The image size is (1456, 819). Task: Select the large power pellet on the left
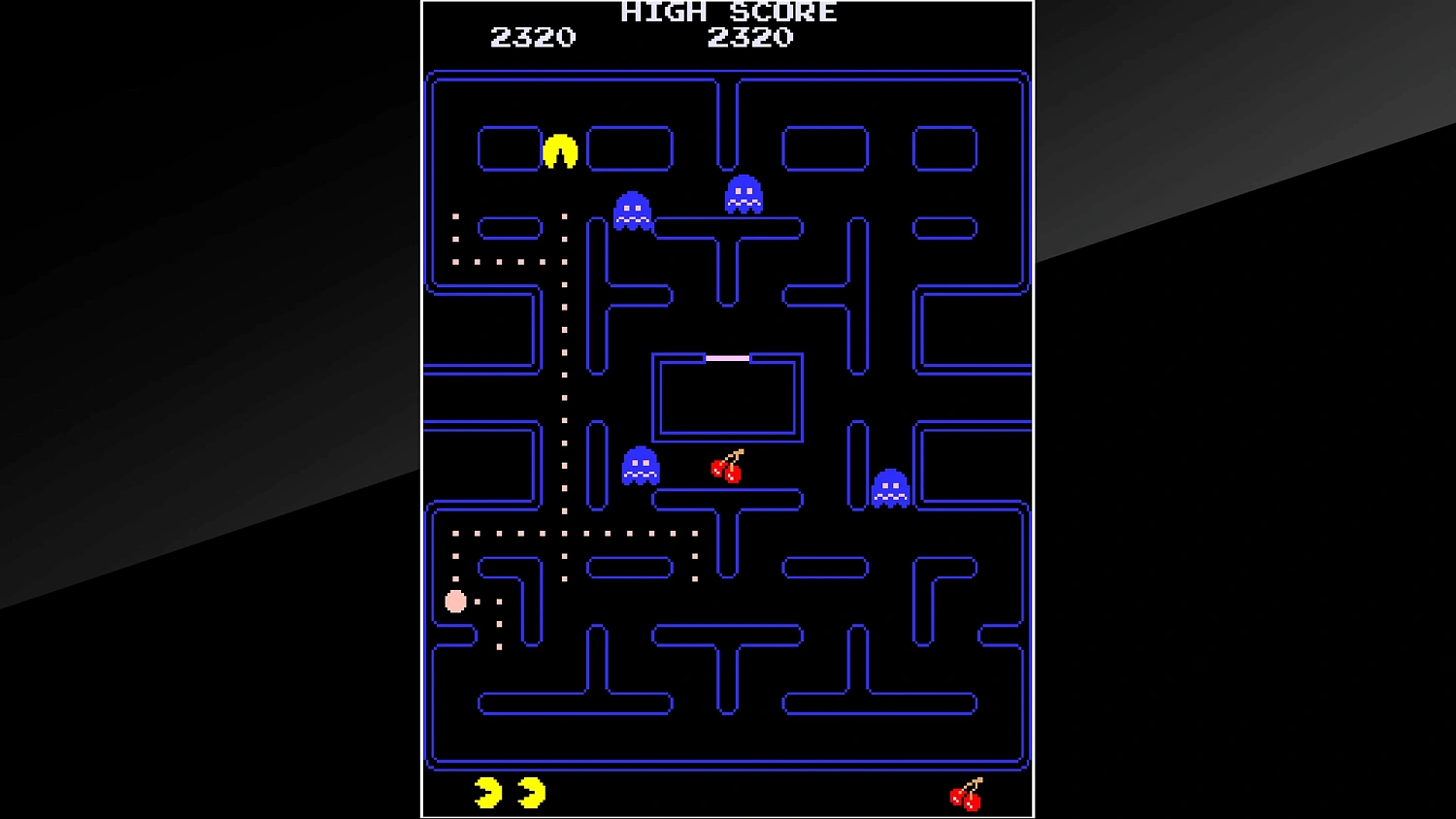[x=456, y=602]
